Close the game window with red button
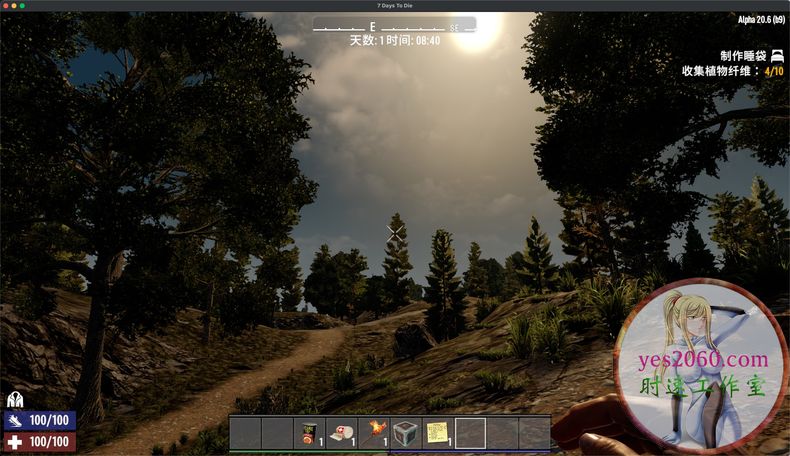The height and width of the screenshot is (456, 790). [6, 6]
